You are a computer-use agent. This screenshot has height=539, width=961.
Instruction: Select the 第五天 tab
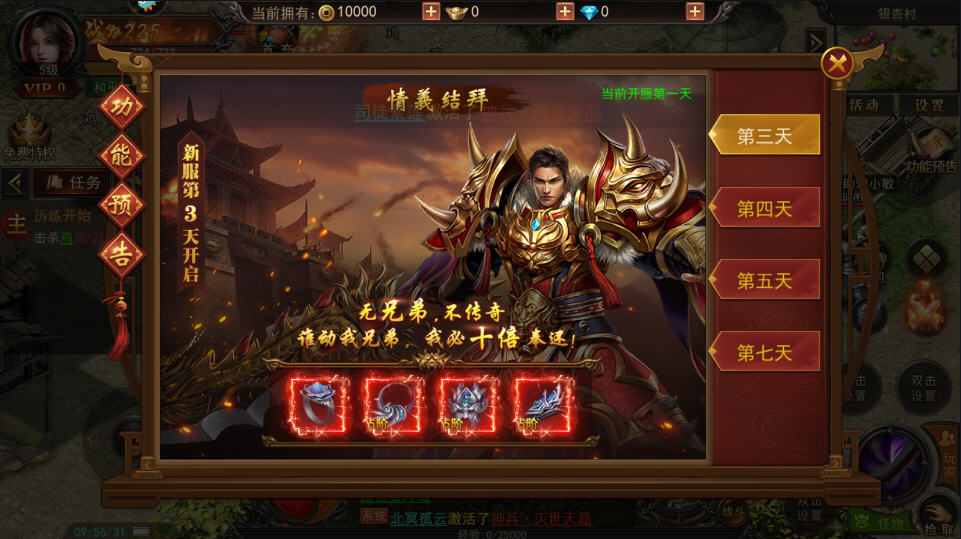[765, 281]
